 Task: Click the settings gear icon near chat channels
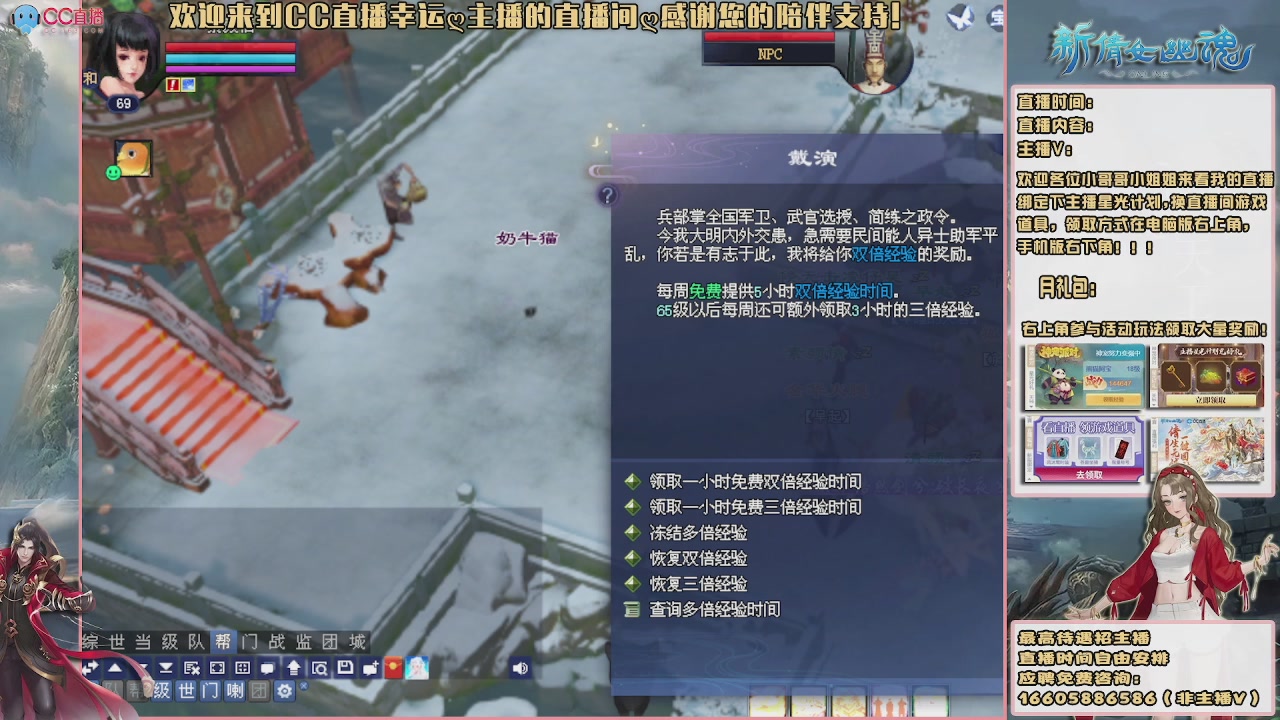(285, 690)
